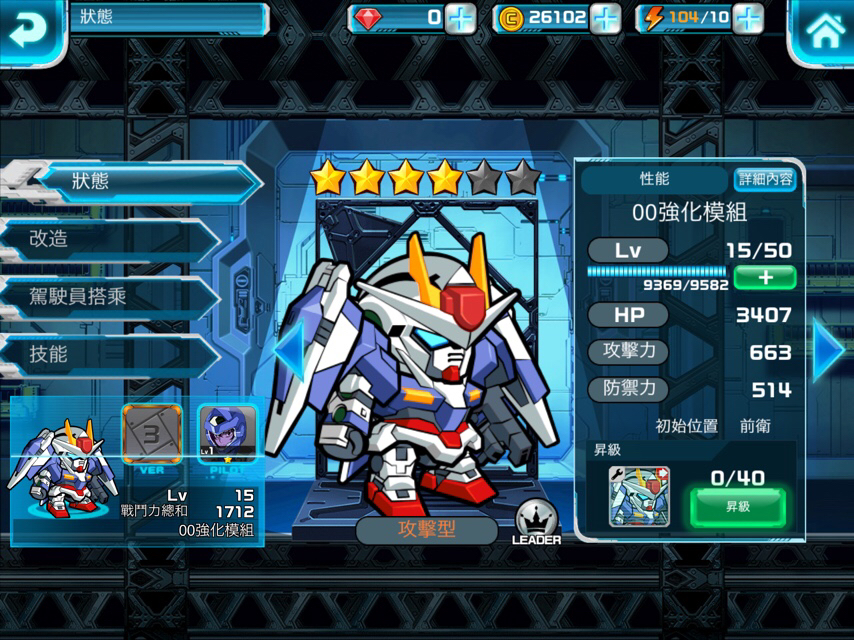Add more gold coins
Screen dimensions: 854x640
pos(606,18)
